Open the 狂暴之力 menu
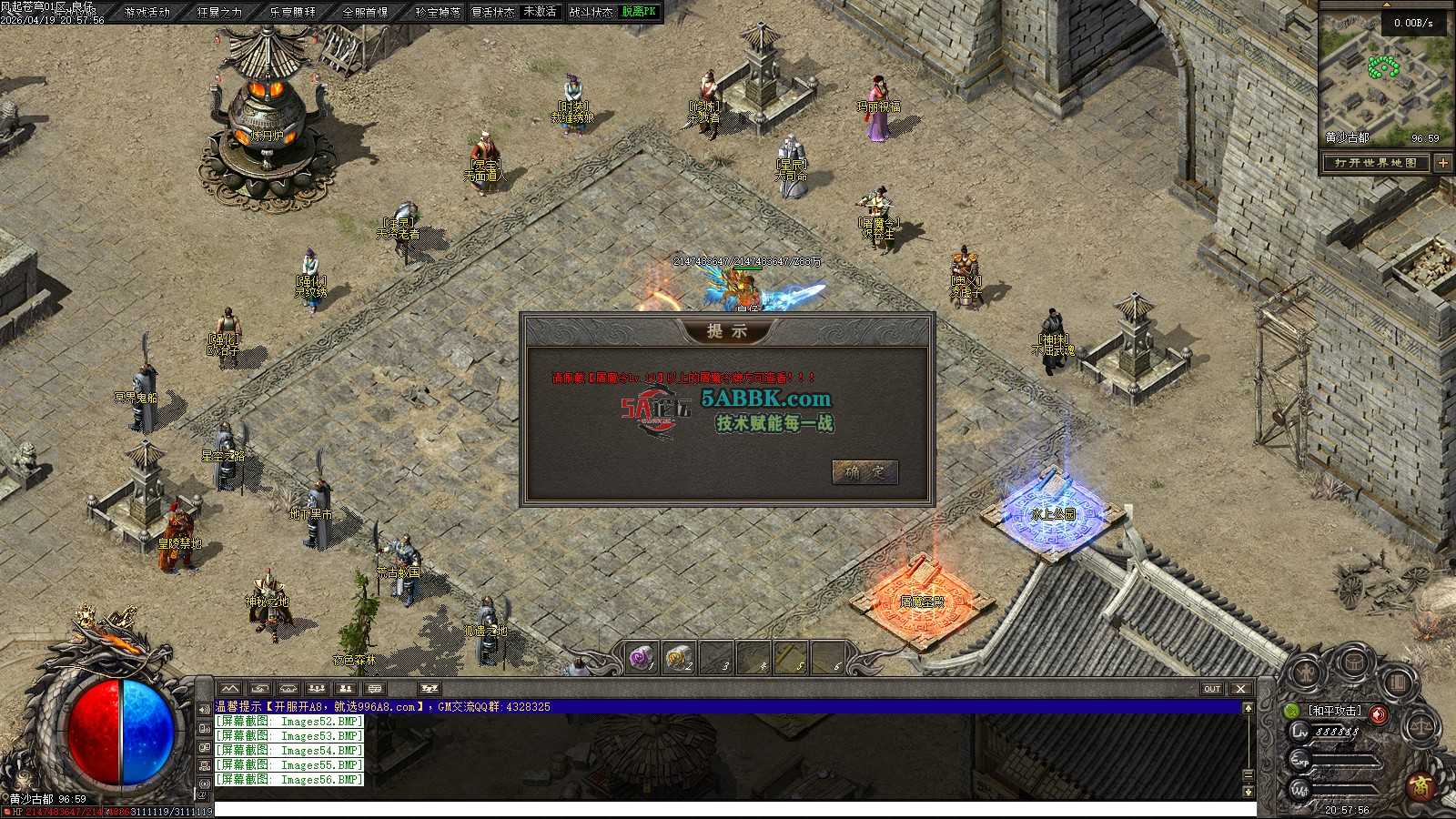 pyautogui.click(x=220, y=12)
